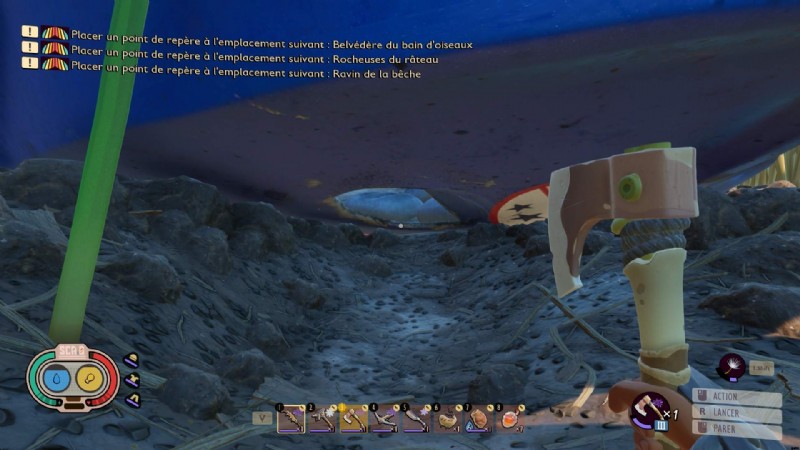
Task: Choose the hammer tool in slot 2
Action: [322, 420]
